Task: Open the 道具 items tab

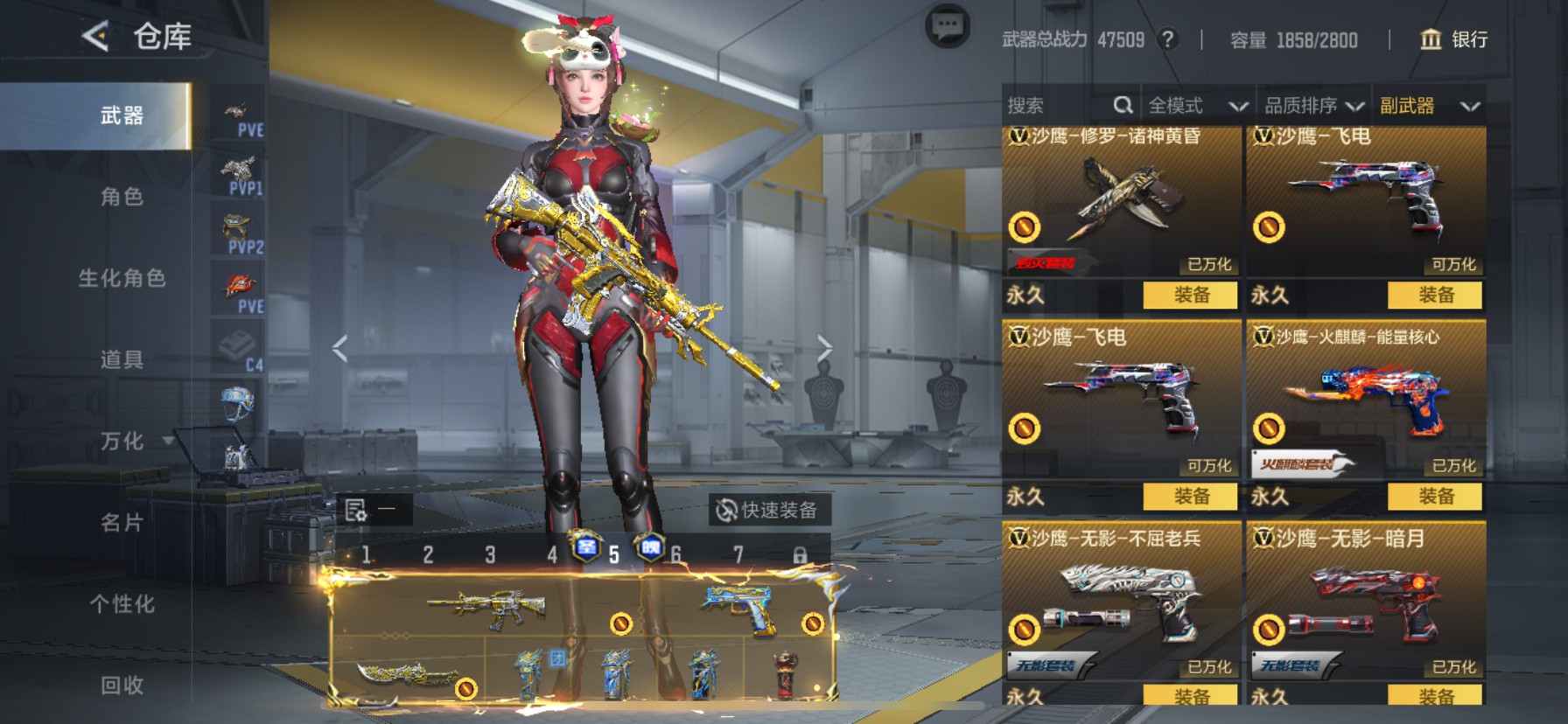Action: tap(121, 359)
